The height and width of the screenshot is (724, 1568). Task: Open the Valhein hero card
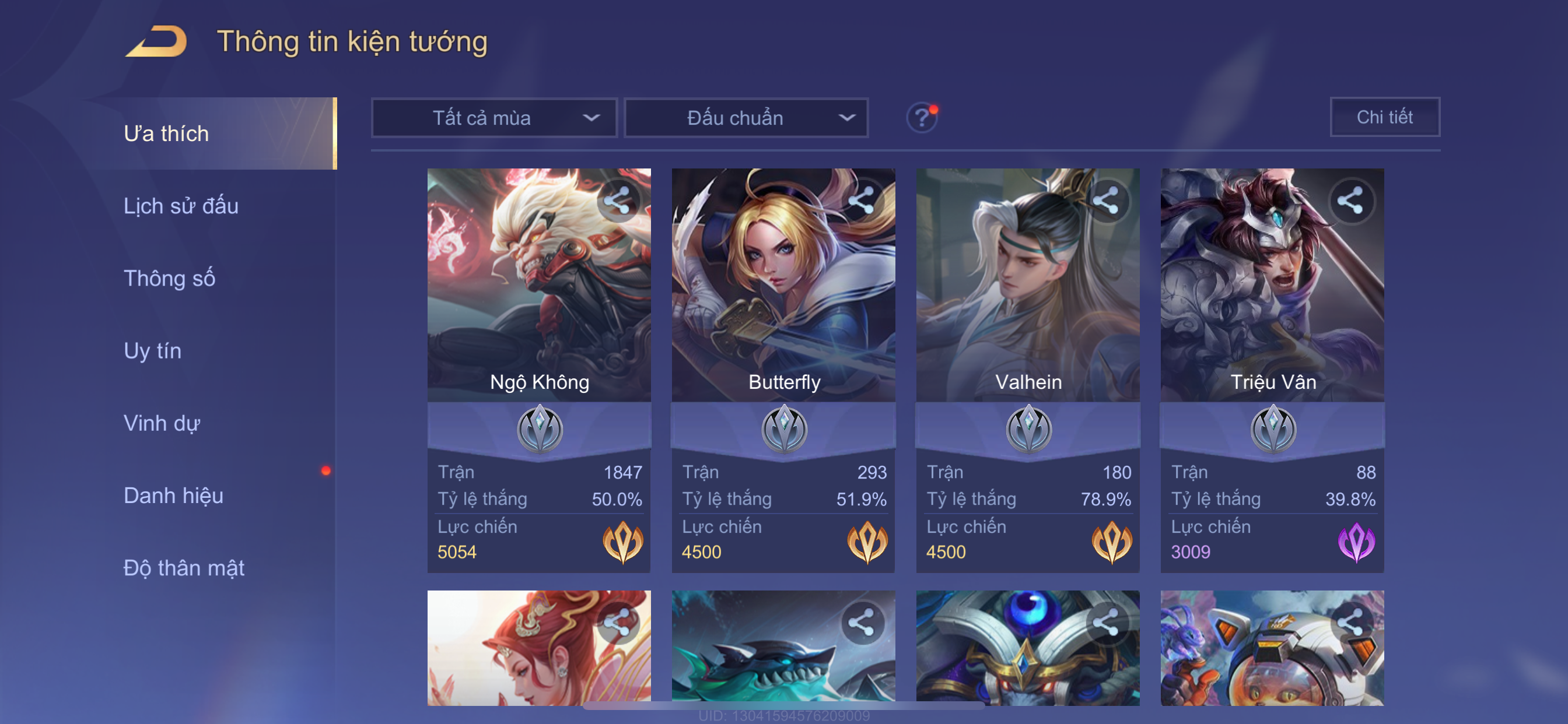click(x=1027, y=286)
